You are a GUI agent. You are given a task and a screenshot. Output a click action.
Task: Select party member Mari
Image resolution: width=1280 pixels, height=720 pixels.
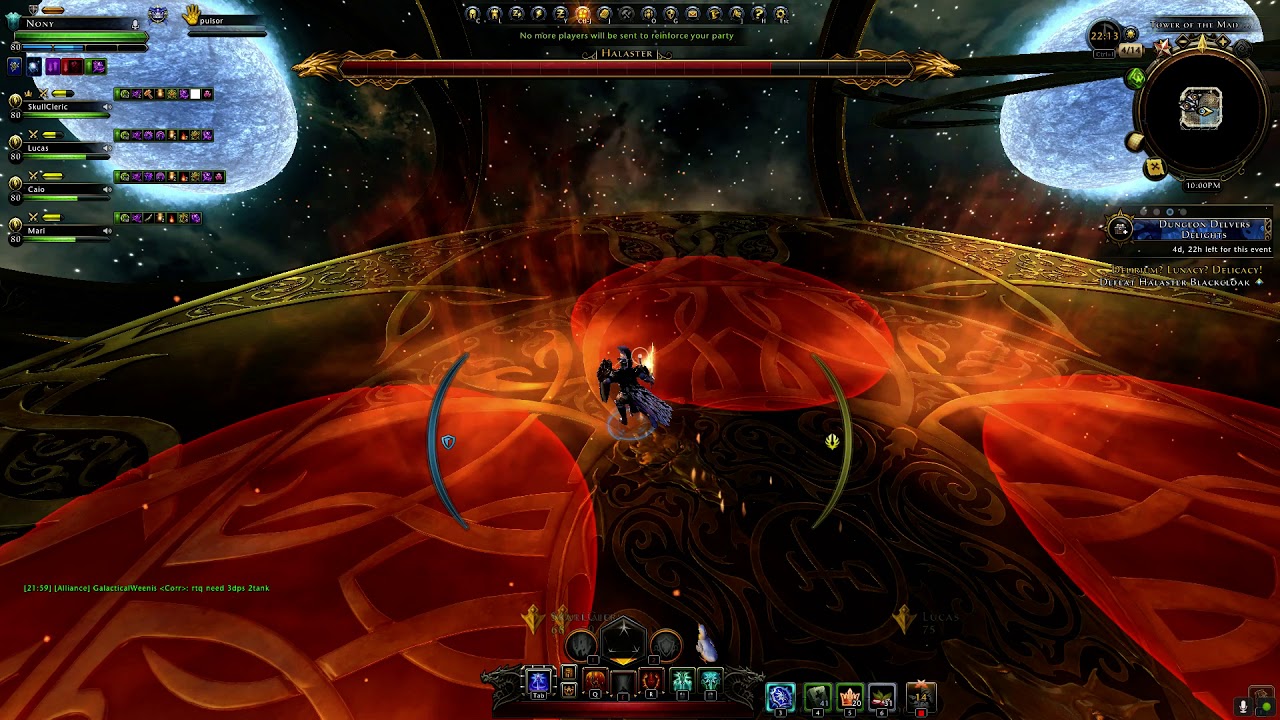point(38,230)
